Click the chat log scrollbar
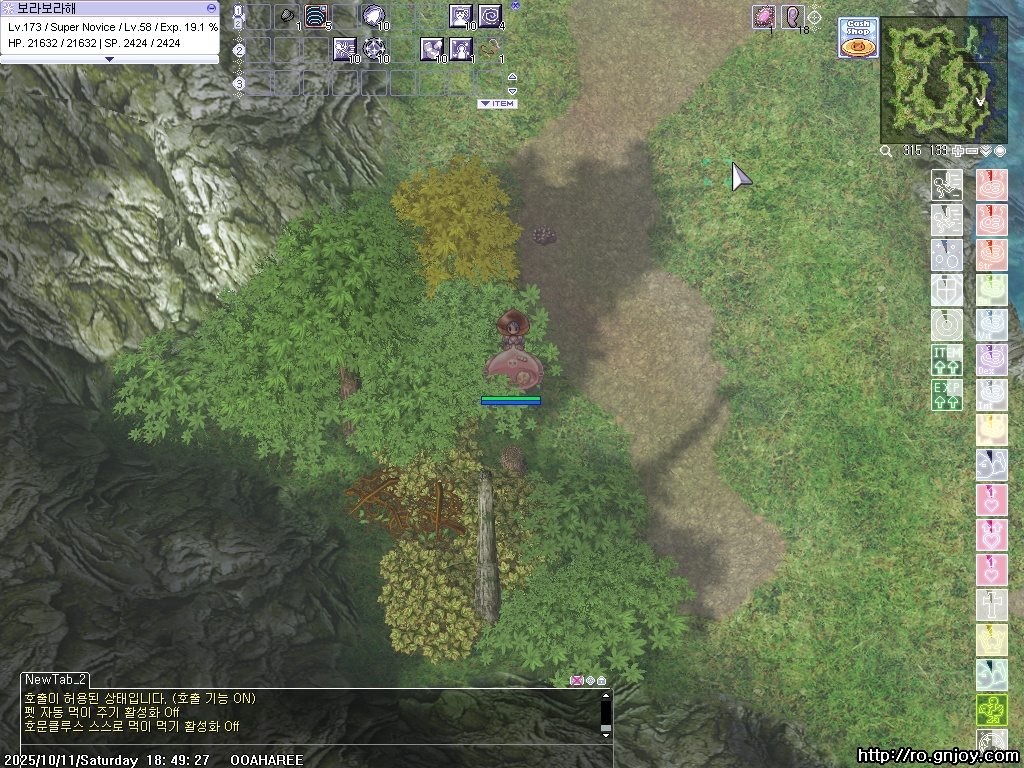Screen dimensions: 1024x768 [605, 714]
